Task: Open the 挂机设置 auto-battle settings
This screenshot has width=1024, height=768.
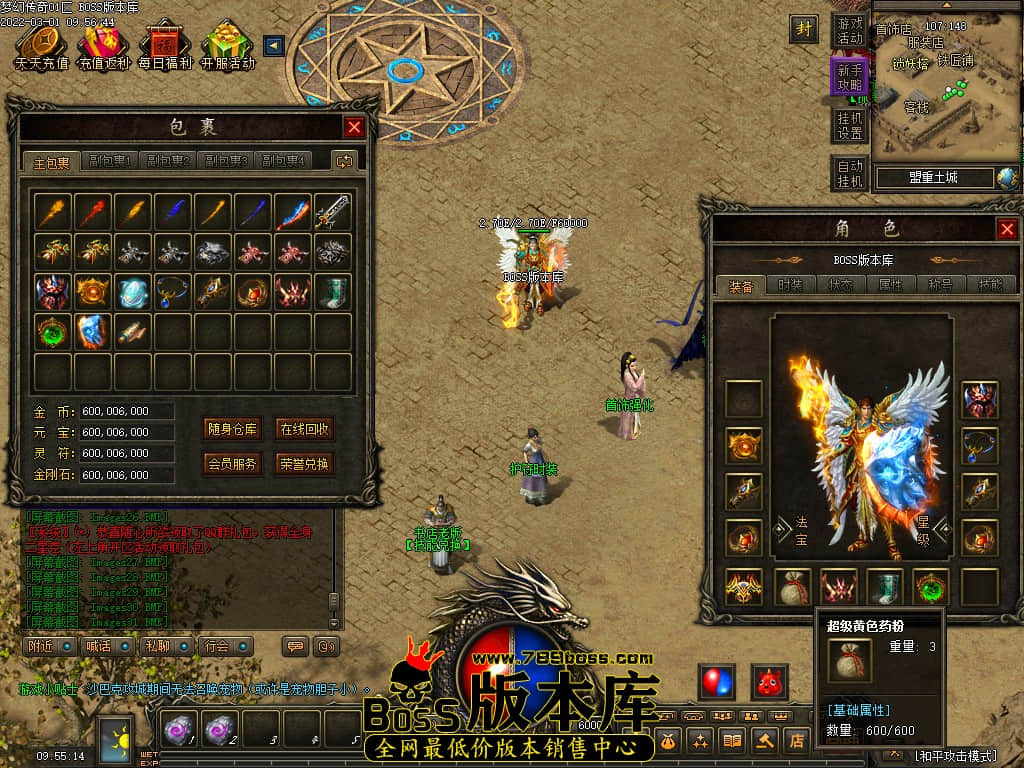Action: 850,125
